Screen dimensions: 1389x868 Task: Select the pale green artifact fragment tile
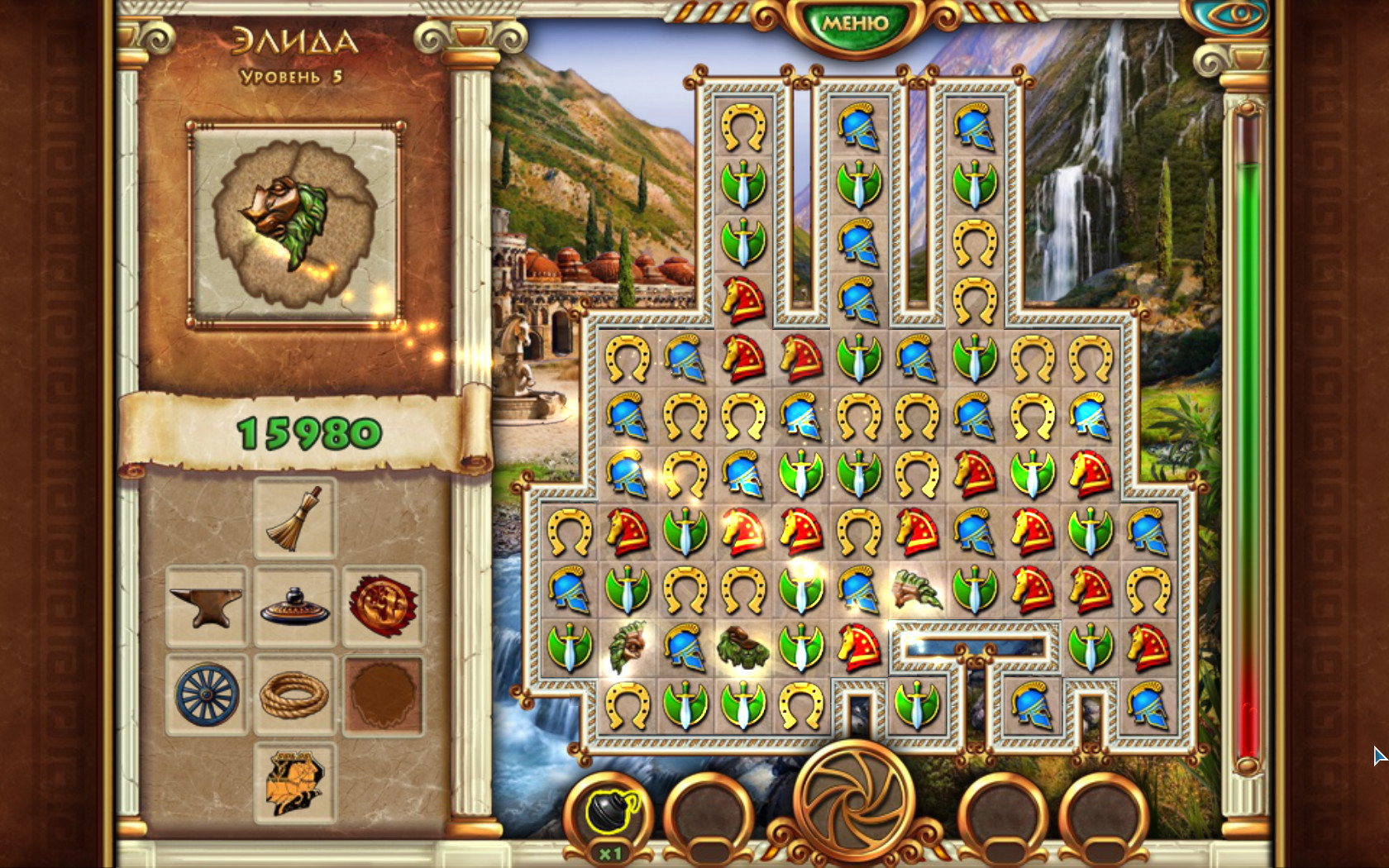point(916,589)
